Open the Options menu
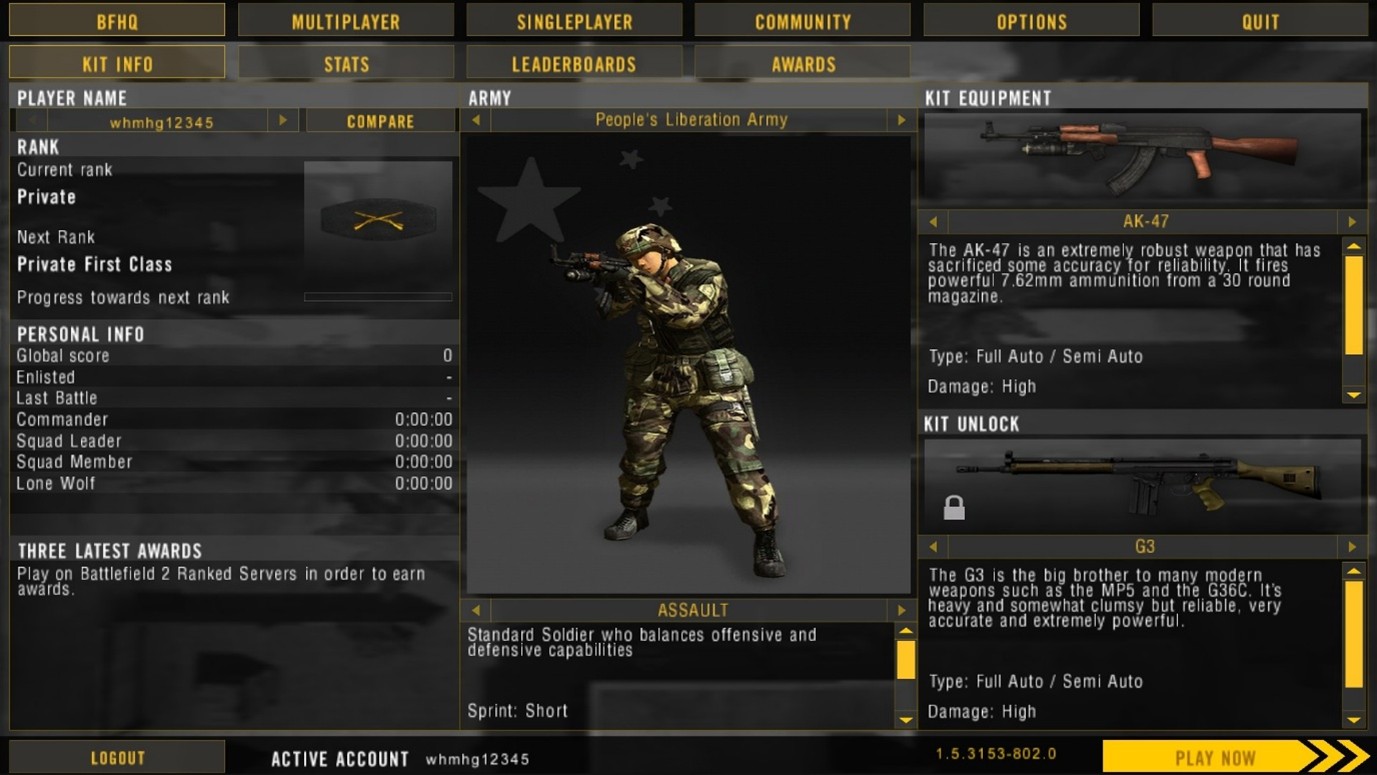This screenshot has width=1377, height=775. pyautogui.click(x=1031, y=21)
